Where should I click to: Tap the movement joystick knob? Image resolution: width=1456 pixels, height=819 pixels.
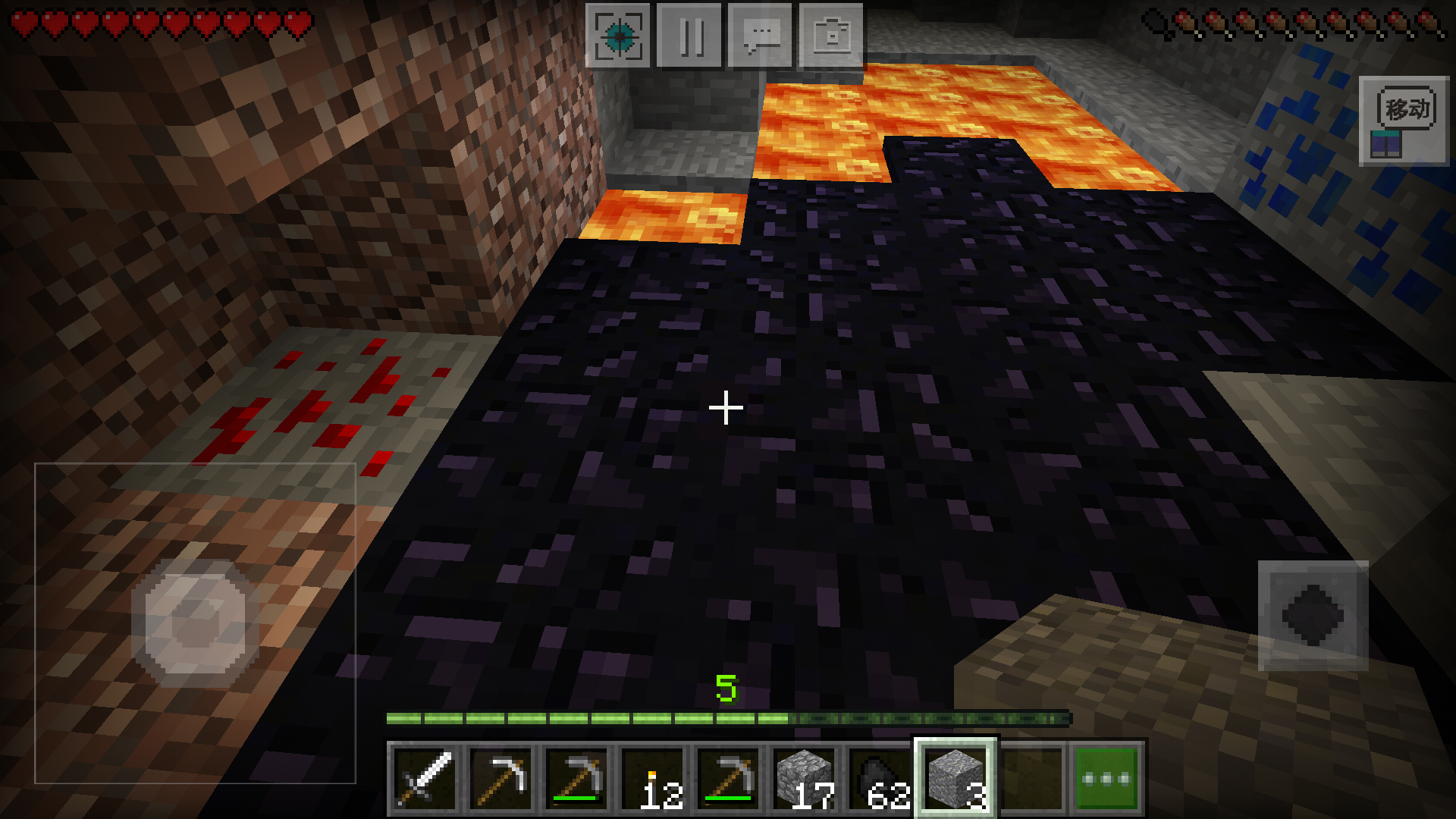[196, 623]
